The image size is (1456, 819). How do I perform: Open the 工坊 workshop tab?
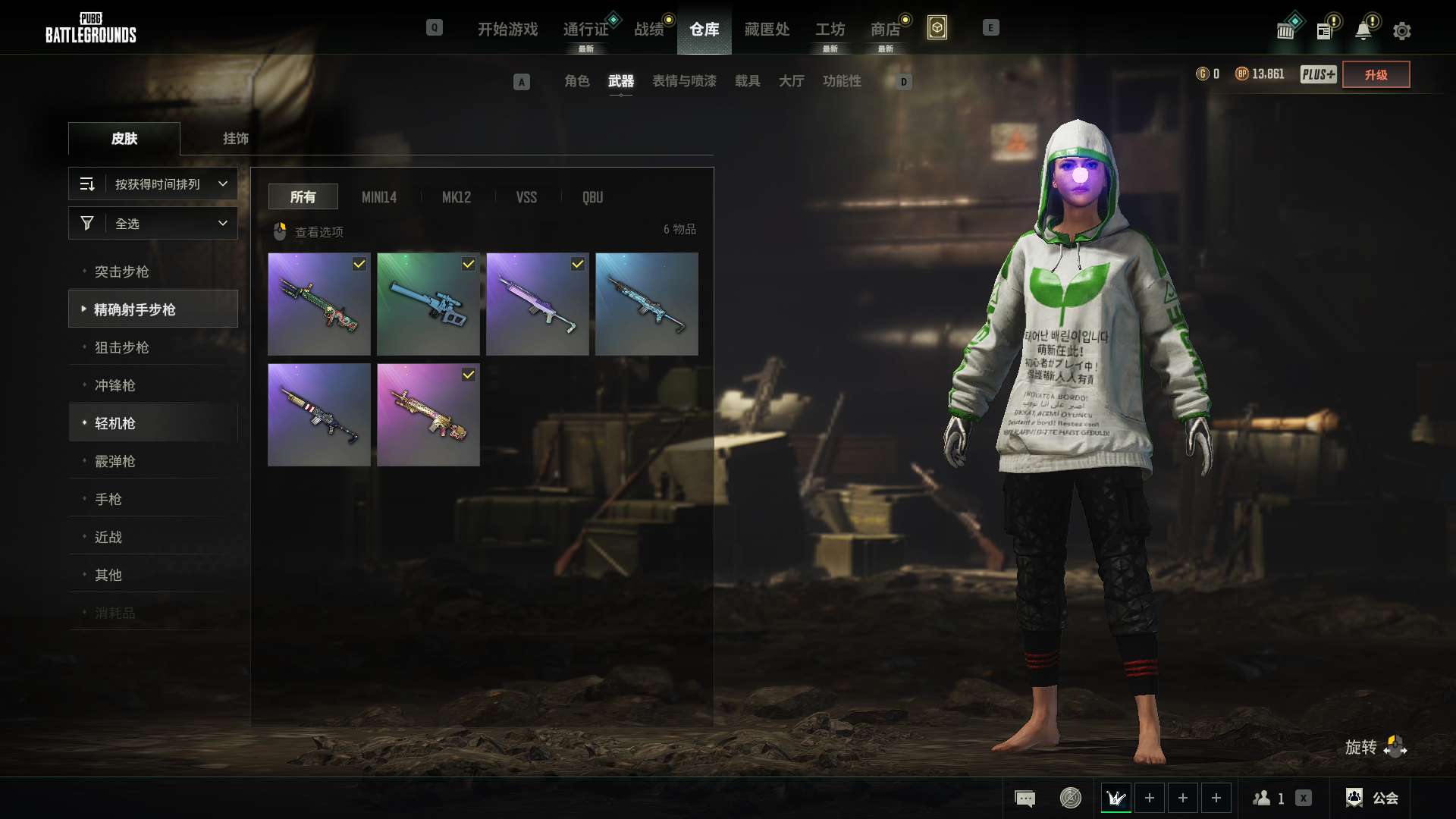click(x=830, y=29)
